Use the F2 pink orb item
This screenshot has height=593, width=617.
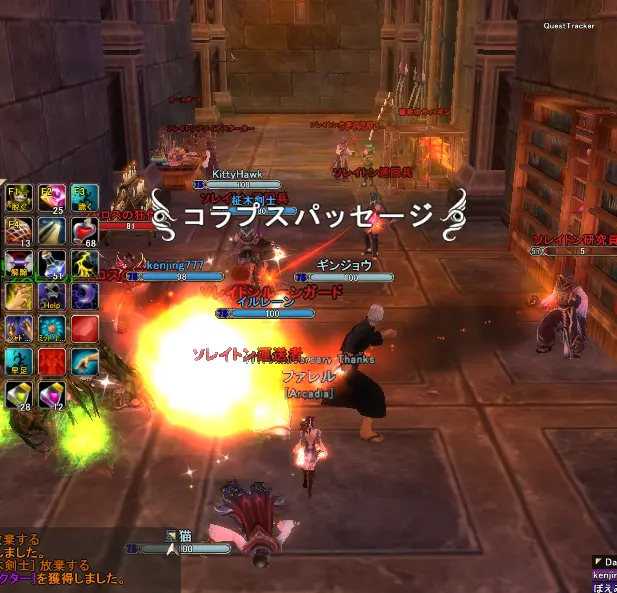coord(53,199)
